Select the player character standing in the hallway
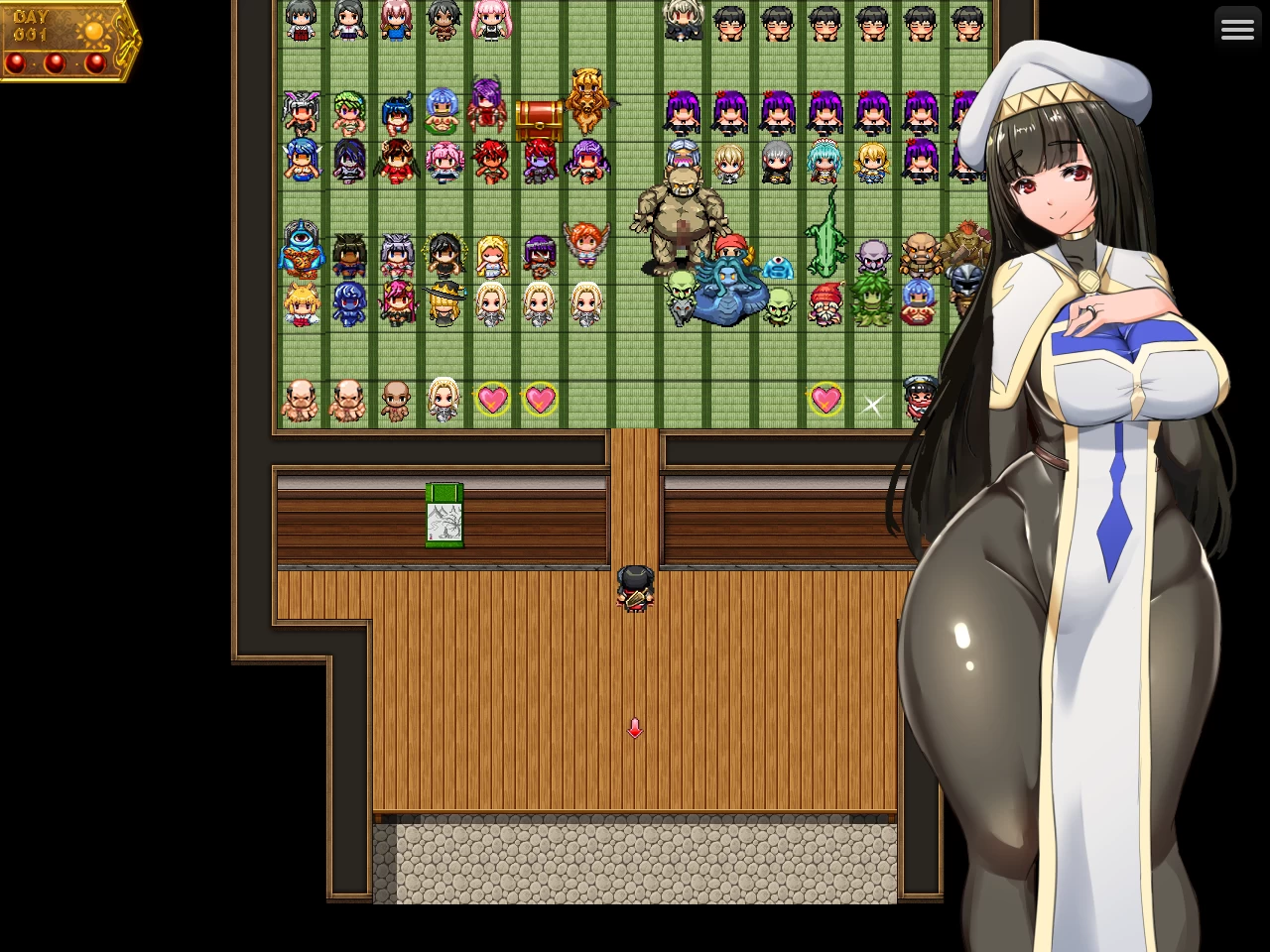This screenshot has width=1270, height=952. pos(635,589)
